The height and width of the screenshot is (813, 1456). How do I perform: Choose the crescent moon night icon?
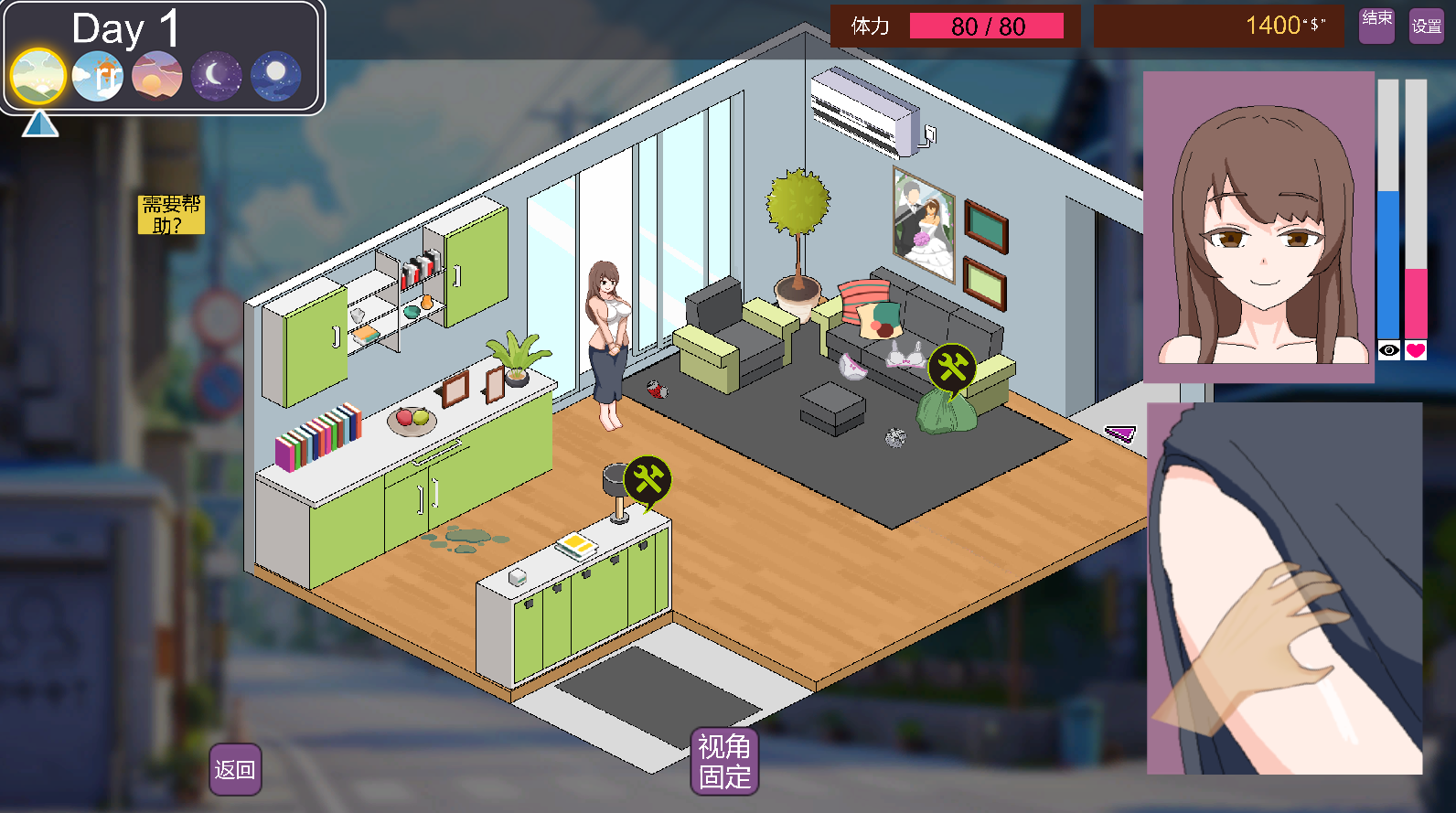[216, 76]
